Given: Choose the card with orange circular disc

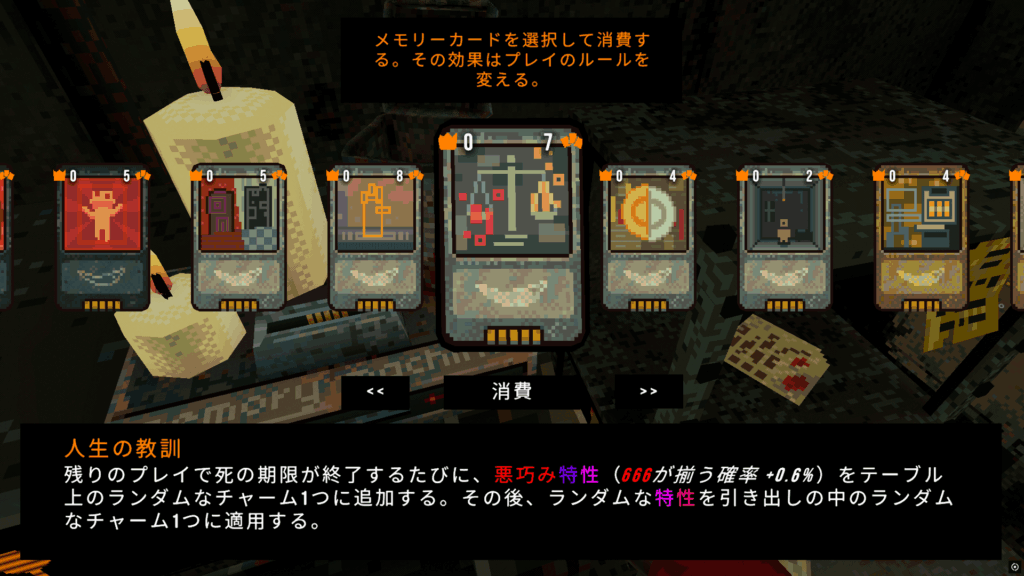Looking at the screenshot, I should 648,236.
